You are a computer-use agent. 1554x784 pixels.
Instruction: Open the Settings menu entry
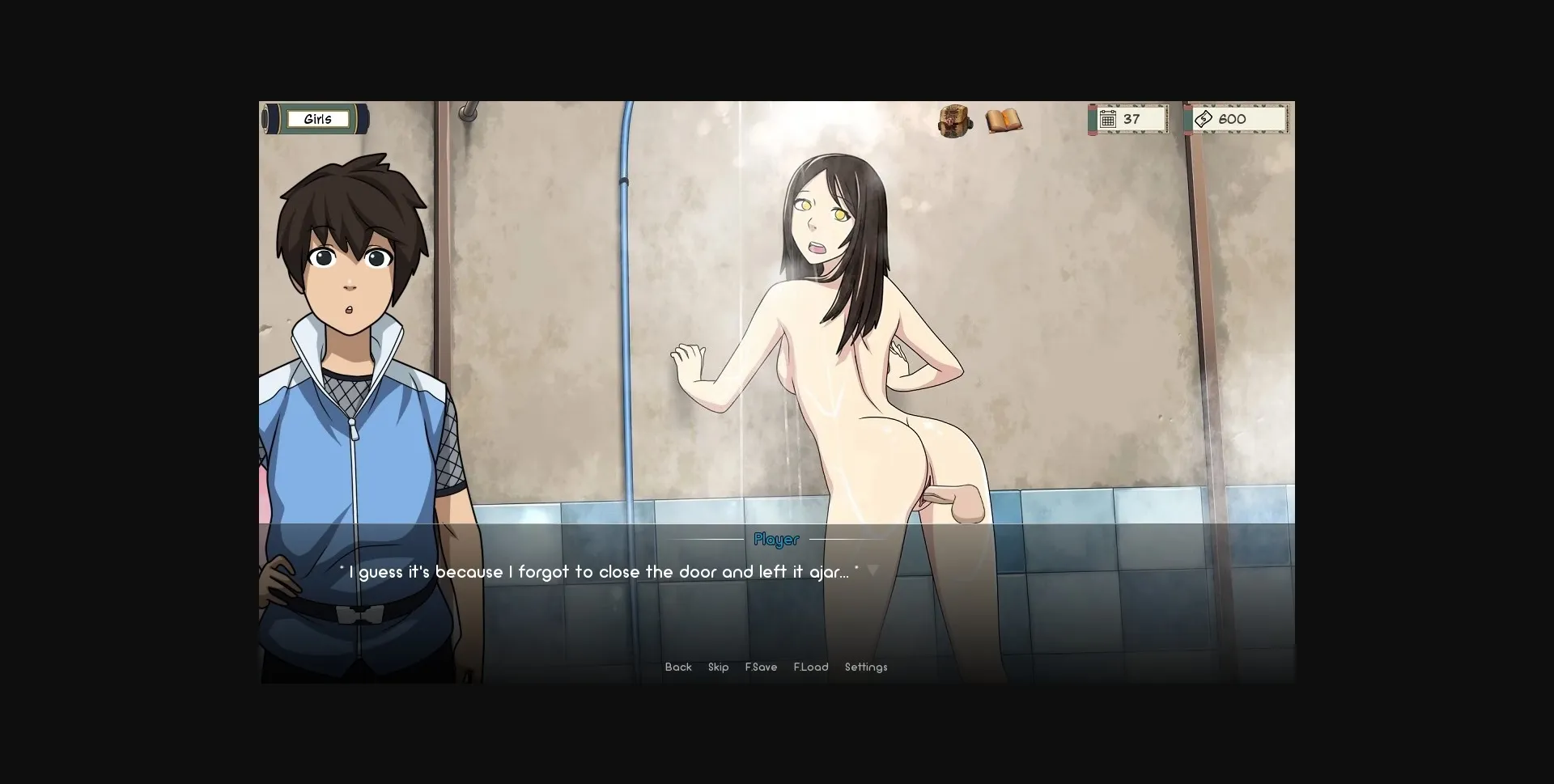[x=866, y=667]
